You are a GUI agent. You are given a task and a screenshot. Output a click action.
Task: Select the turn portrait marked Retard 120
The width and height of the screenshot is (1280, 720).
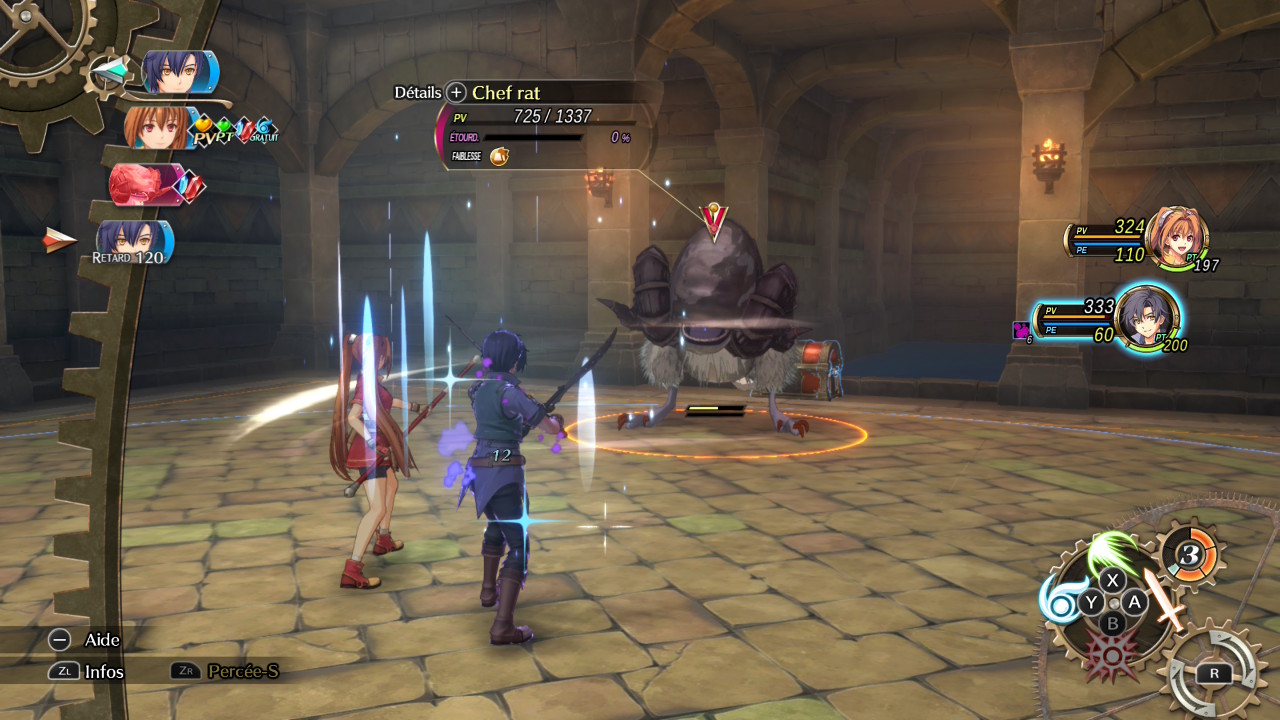coord(135,241)
